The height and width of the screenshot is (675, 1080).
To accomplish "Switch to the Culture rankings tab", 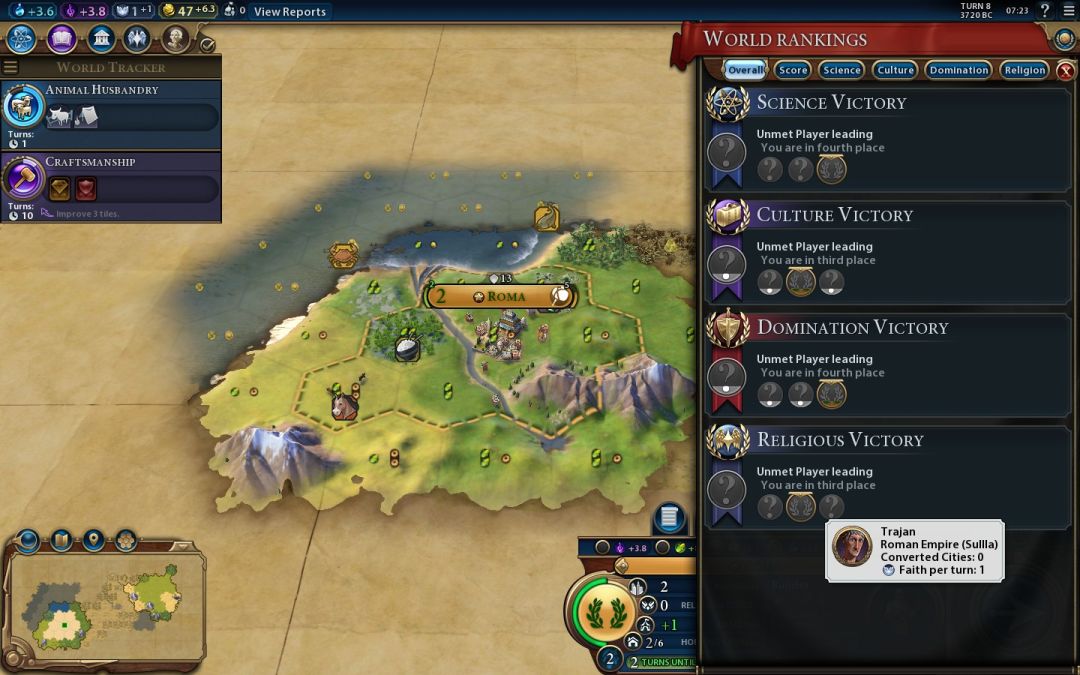I will click(x=895, y=70).
